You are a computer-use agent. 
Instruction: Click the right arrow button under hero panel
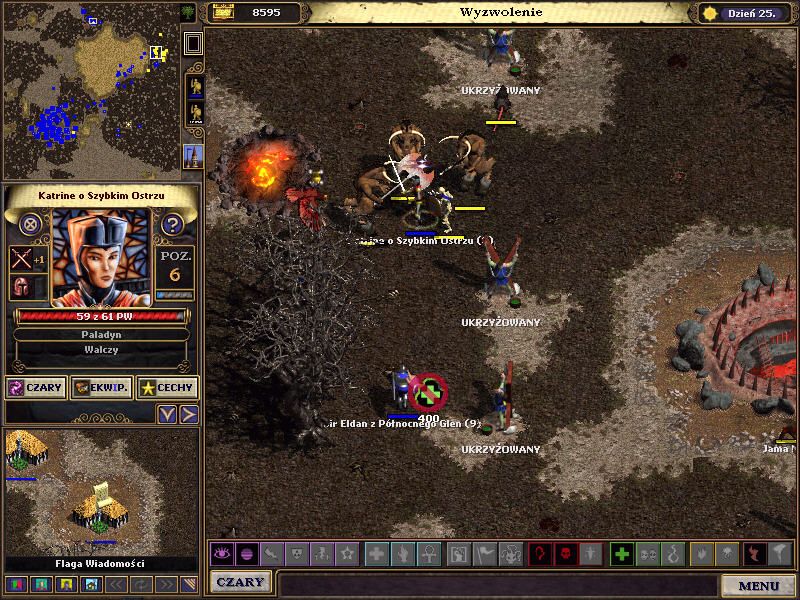(x=189, y=413)
